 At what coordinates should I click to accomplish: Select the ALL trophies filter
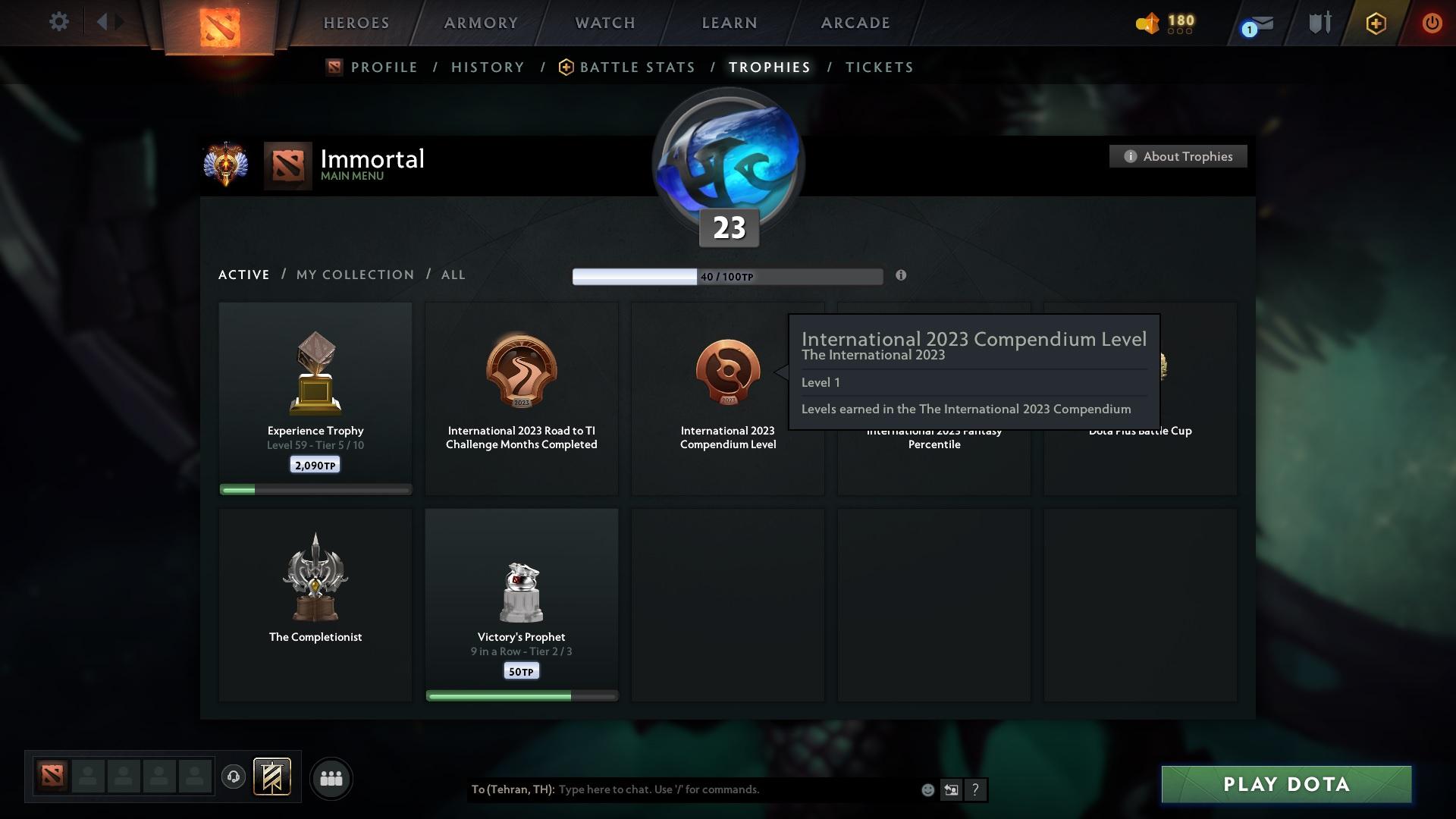click(453, 275)
